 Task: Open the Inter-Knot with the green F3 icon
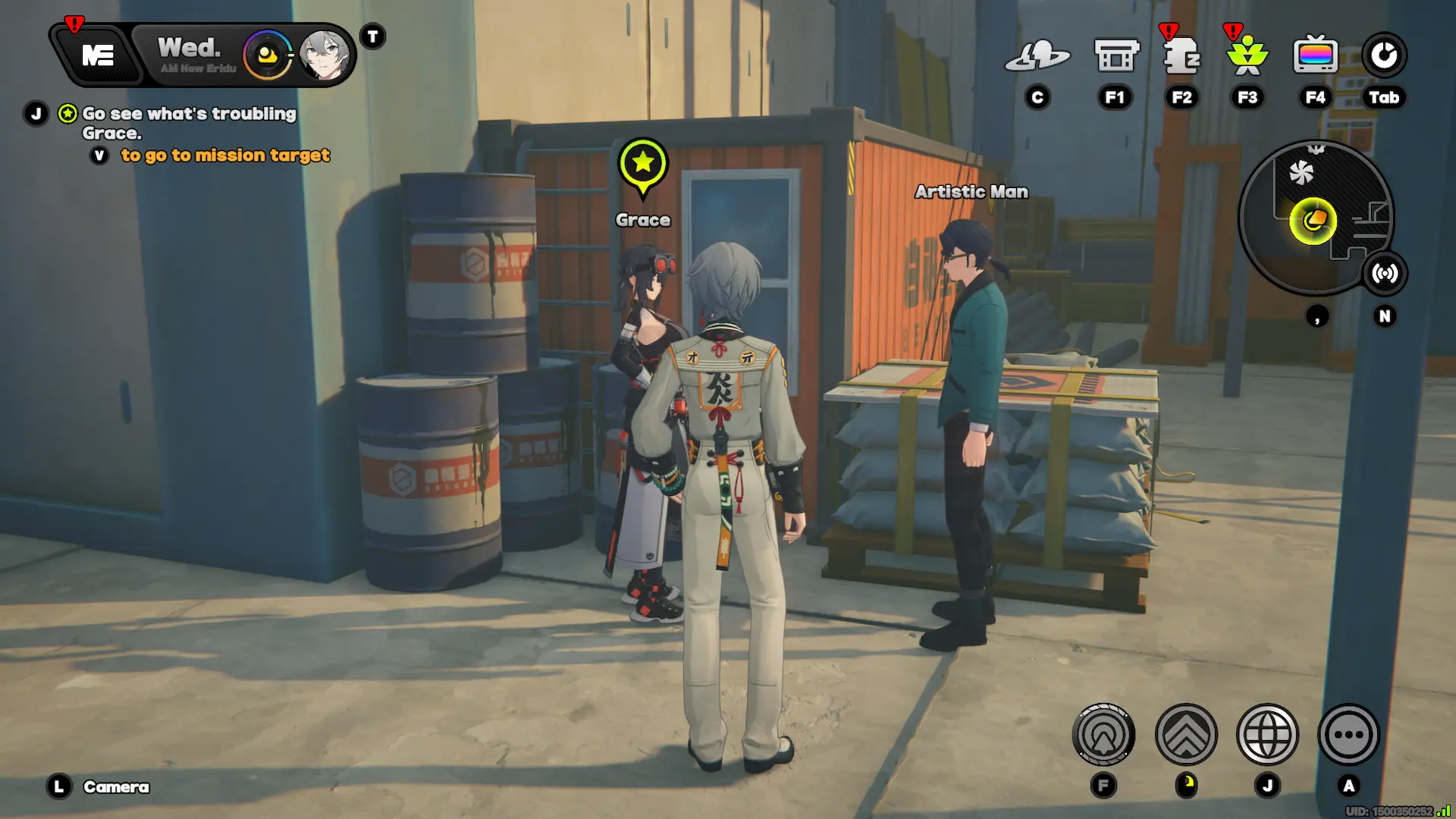1247,57
